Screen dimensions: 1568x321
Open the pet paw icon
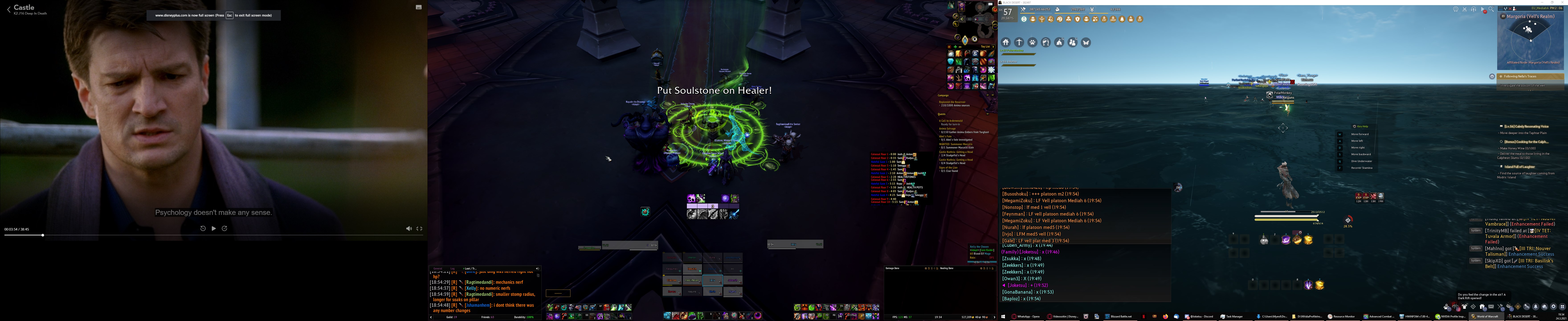point(1032,42)
